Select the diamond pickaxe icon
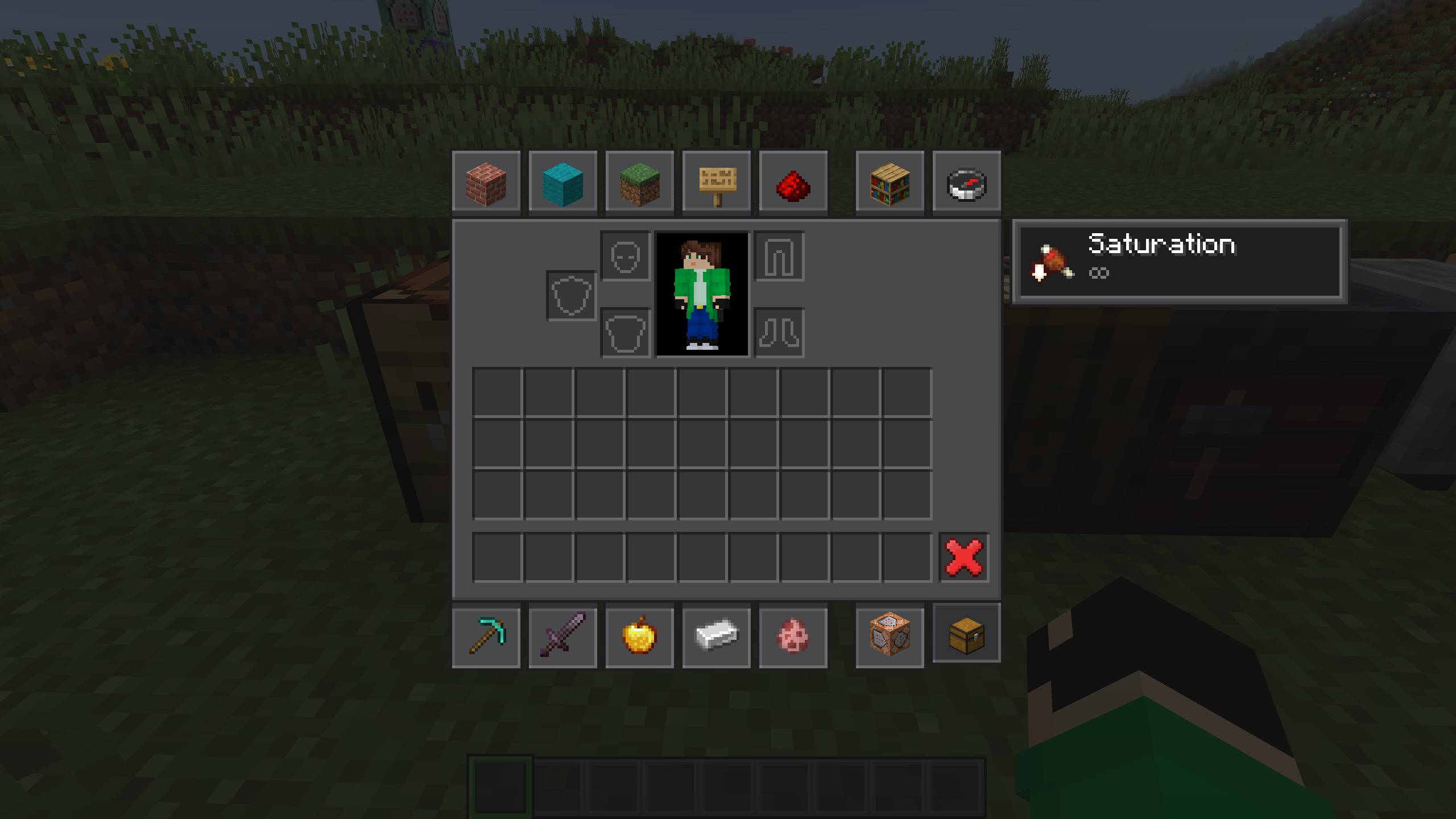 tap(487, 635)
